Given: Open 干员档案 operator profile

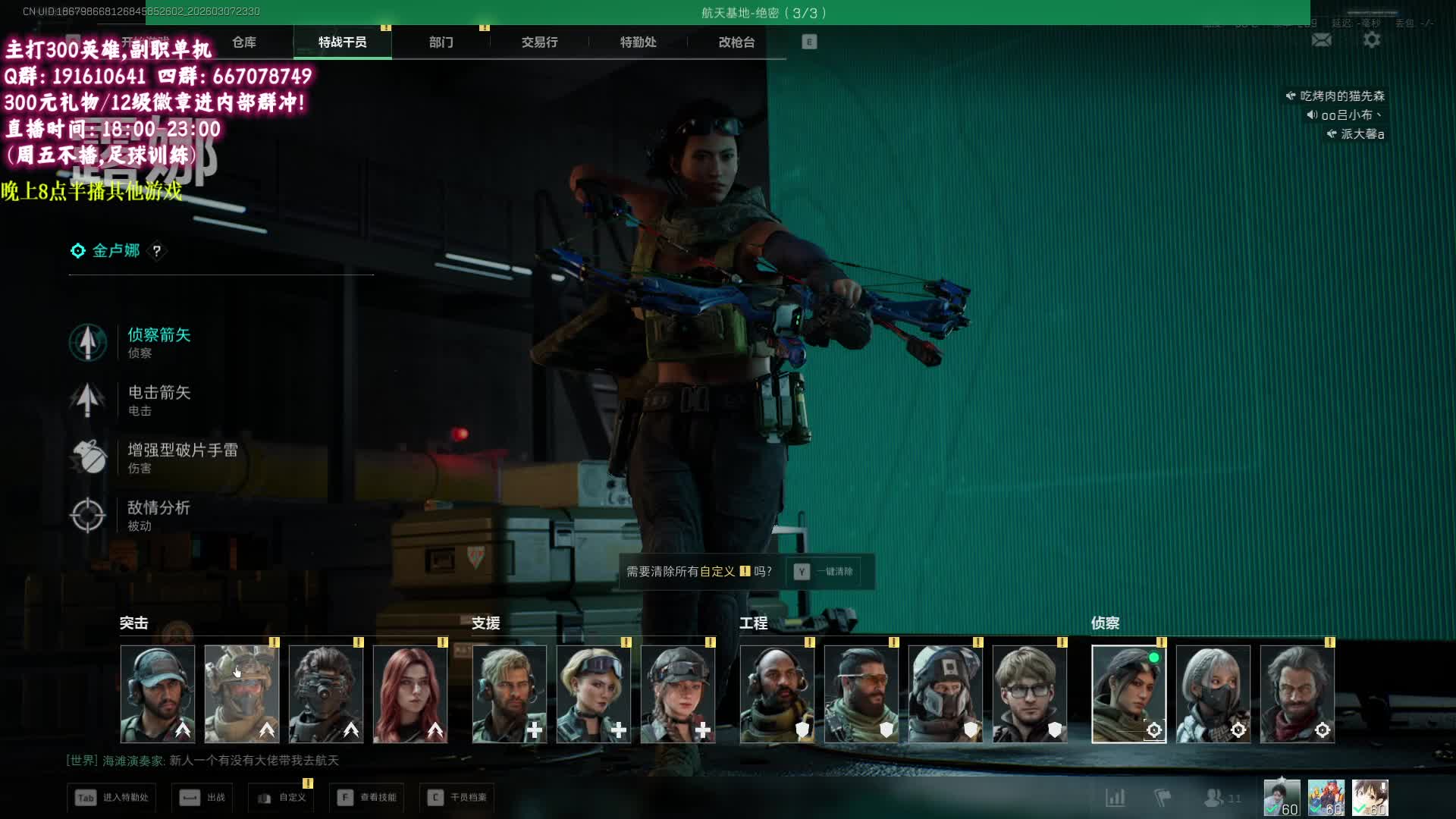Looking at the screenshot, I should 457,798.
